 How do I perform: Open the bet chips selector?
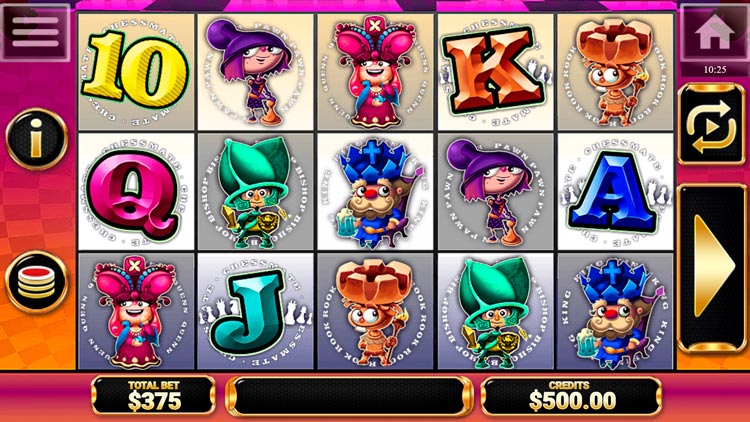tap(36, 281)
